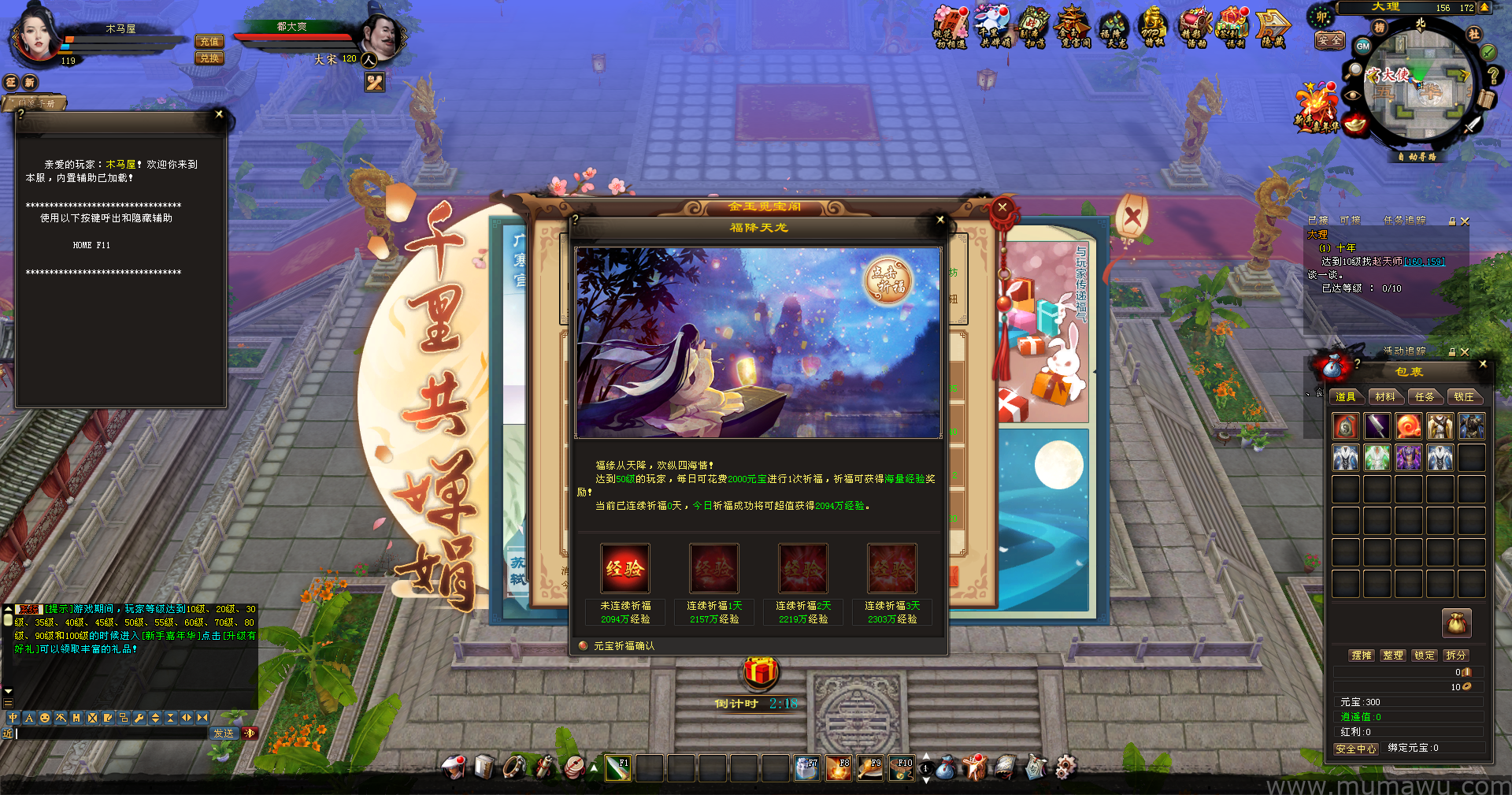The width and height of the screenshot is (1512, 795).
Task: Close the 包裹 inventory window
Action: pos(1483,364)
